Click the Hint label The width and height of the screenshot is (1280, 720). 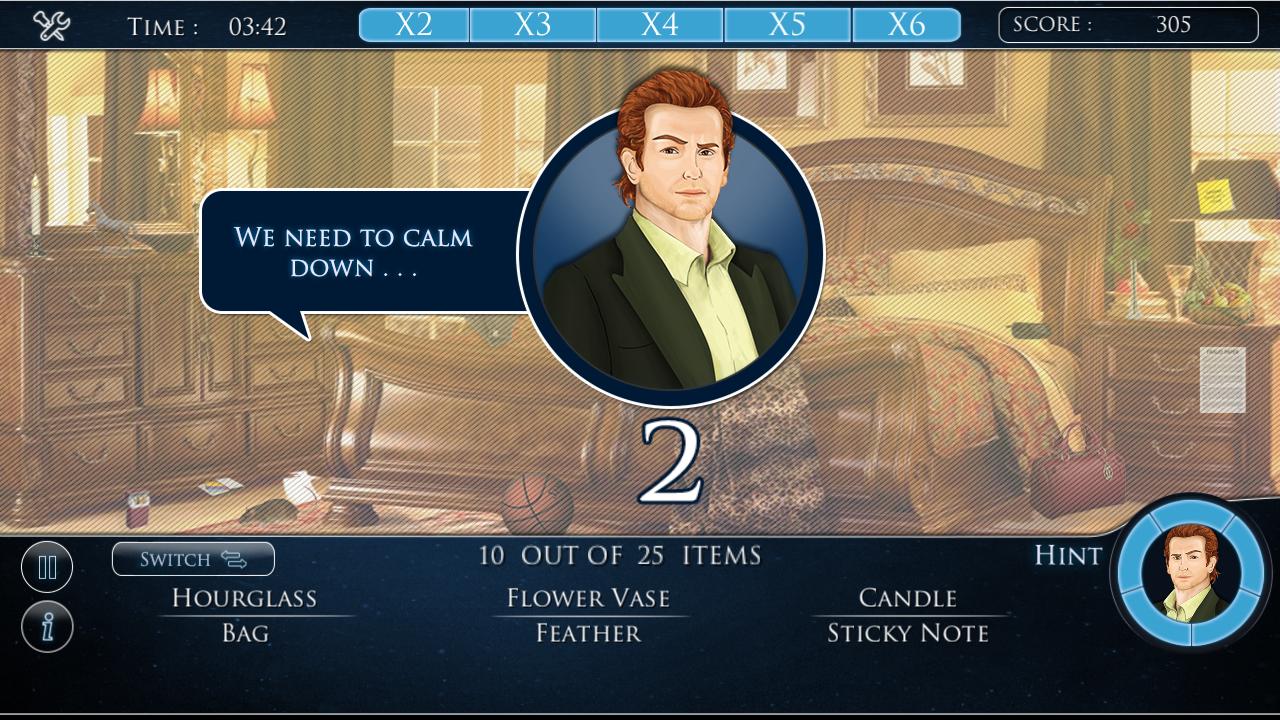pyautogui.click(x=1066, y=557)
